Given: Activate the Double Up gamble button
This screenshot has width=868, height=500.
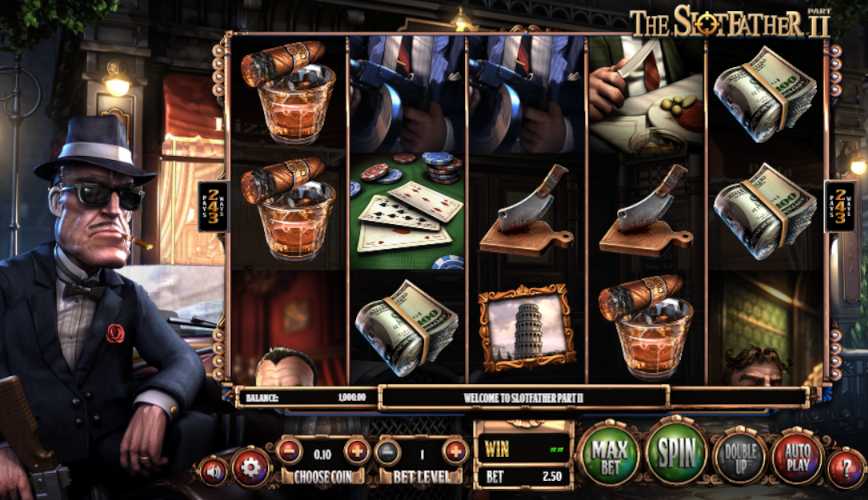Looking at the screenshot, I should tap(740, 458).
